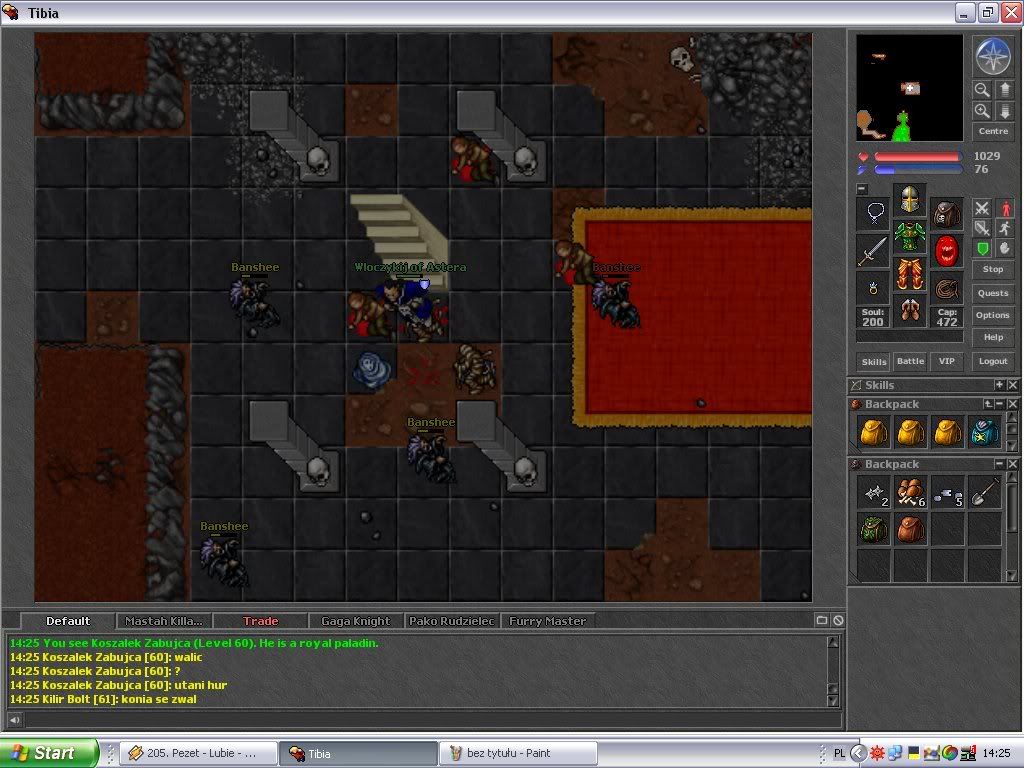Image resolution: width=1024 pixels, height=768 pixels.
Task: Log out with the Logout button
Action: [992, 361]
